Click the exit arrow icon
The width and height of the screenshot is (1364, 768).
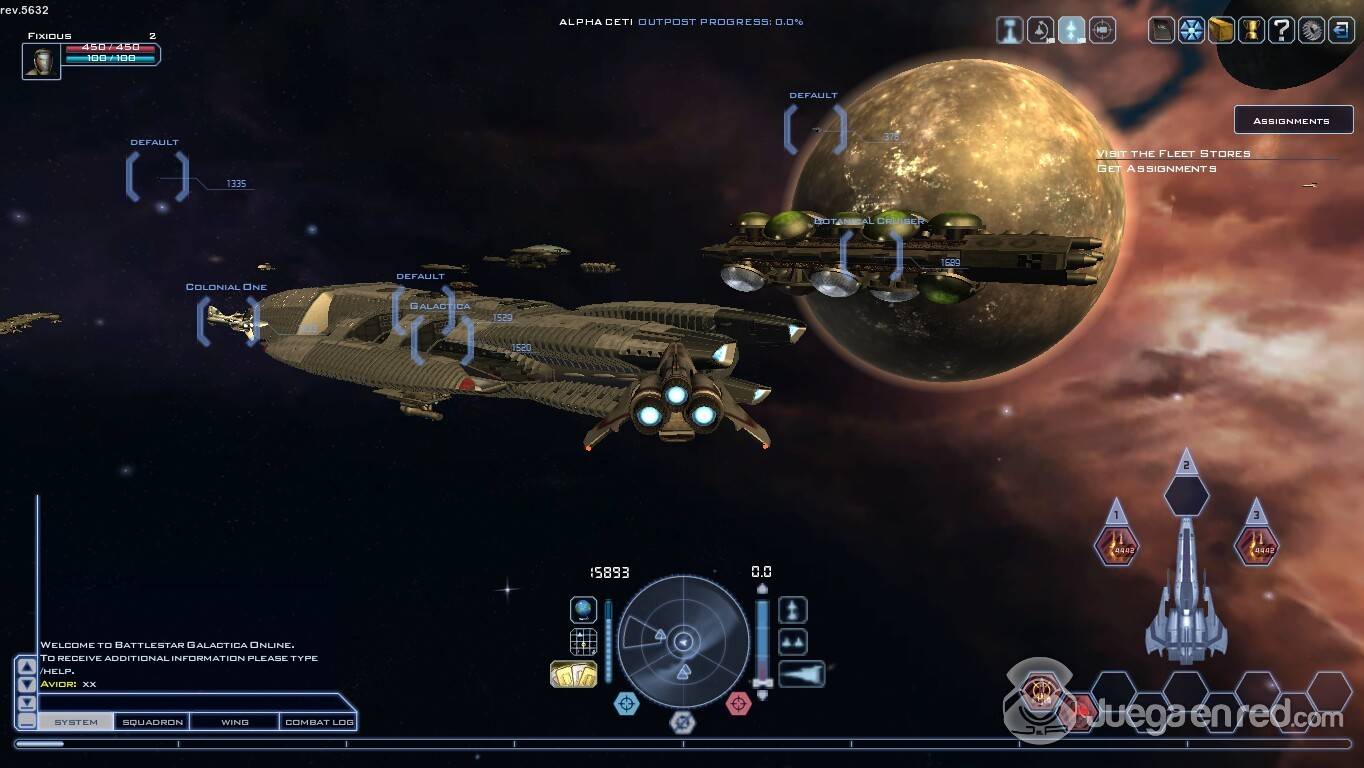tap(1340, 31)
